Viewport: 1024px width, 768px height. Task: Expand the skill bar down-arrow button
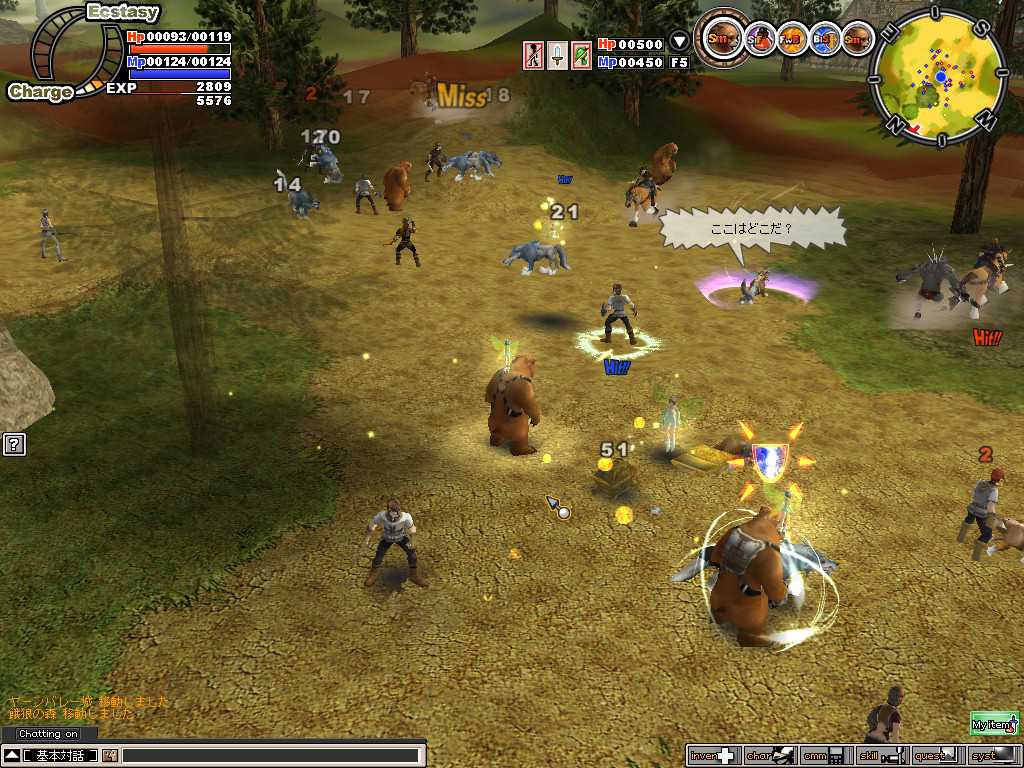679,42
